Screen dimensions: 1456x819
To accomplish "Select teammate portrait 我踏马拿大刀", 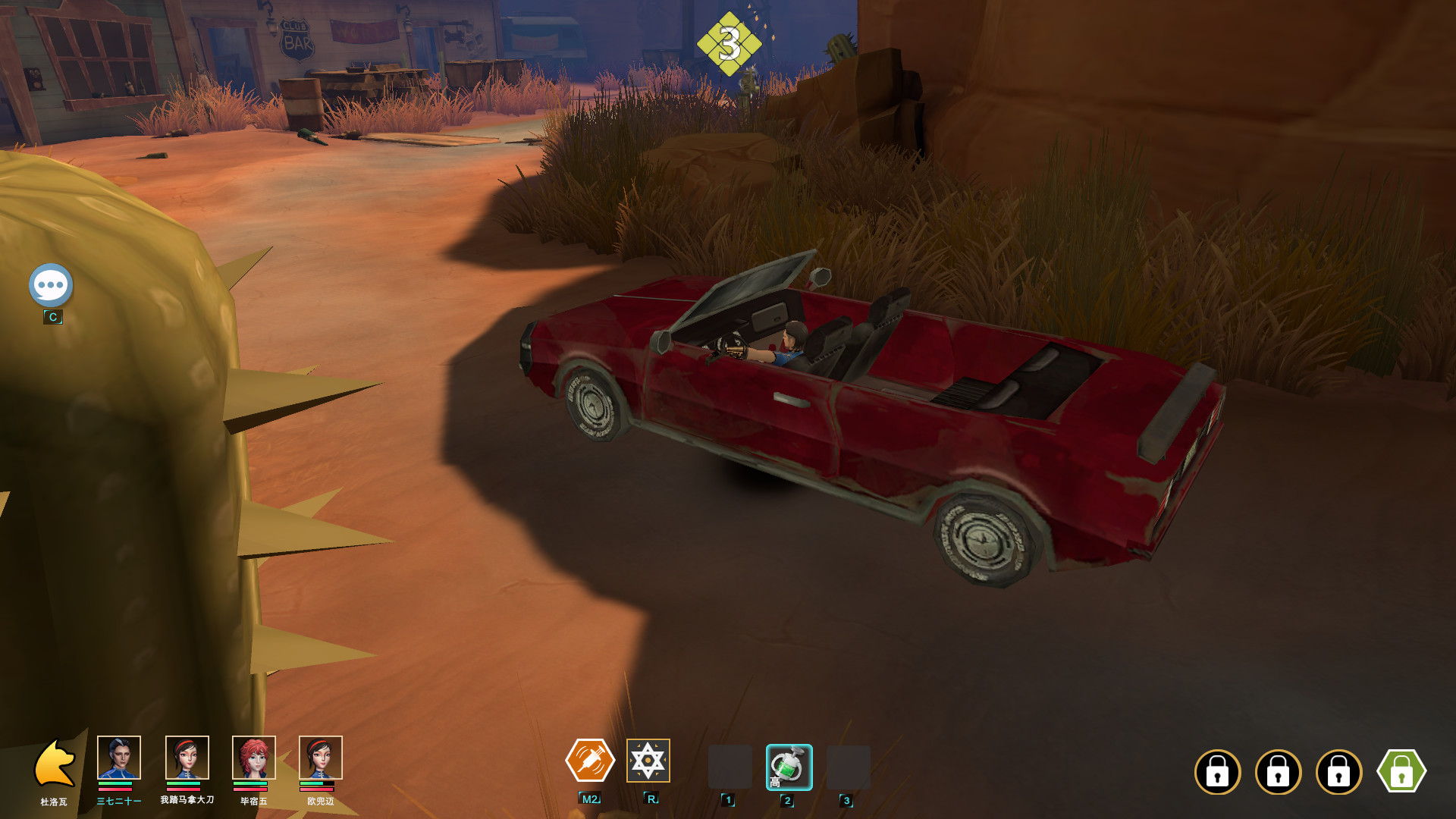I will [187, 758].
